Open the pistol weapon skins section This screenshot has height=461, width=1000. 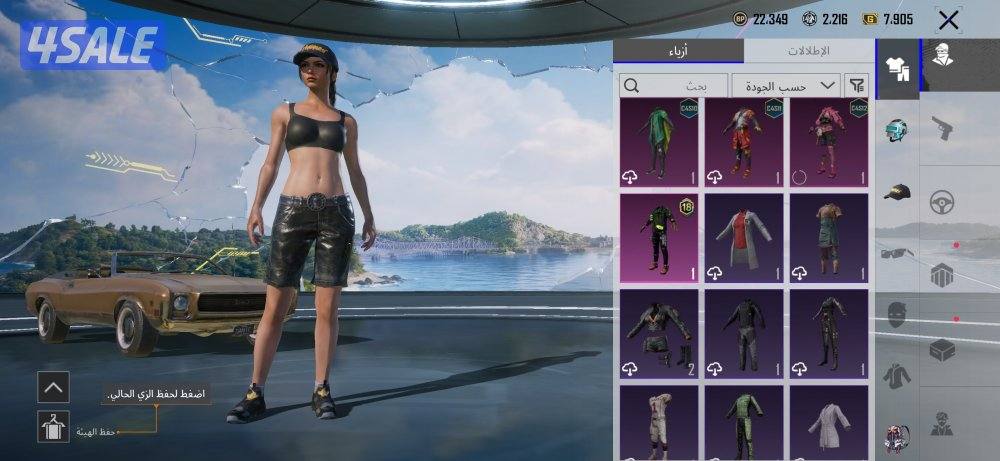click(x=942, y=128)
